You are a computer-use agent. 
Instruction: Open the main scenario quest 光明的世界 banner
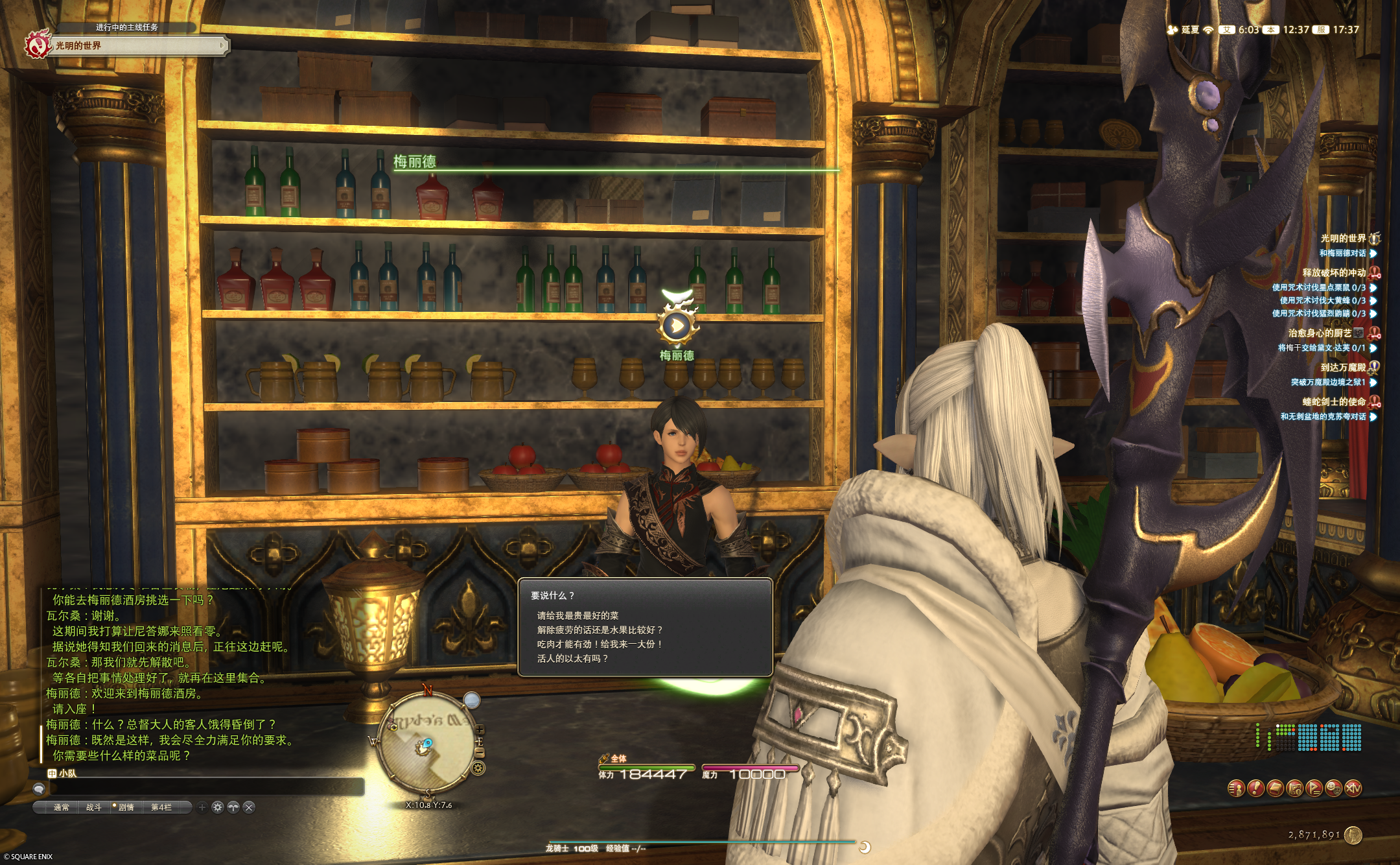coord(130,45)
